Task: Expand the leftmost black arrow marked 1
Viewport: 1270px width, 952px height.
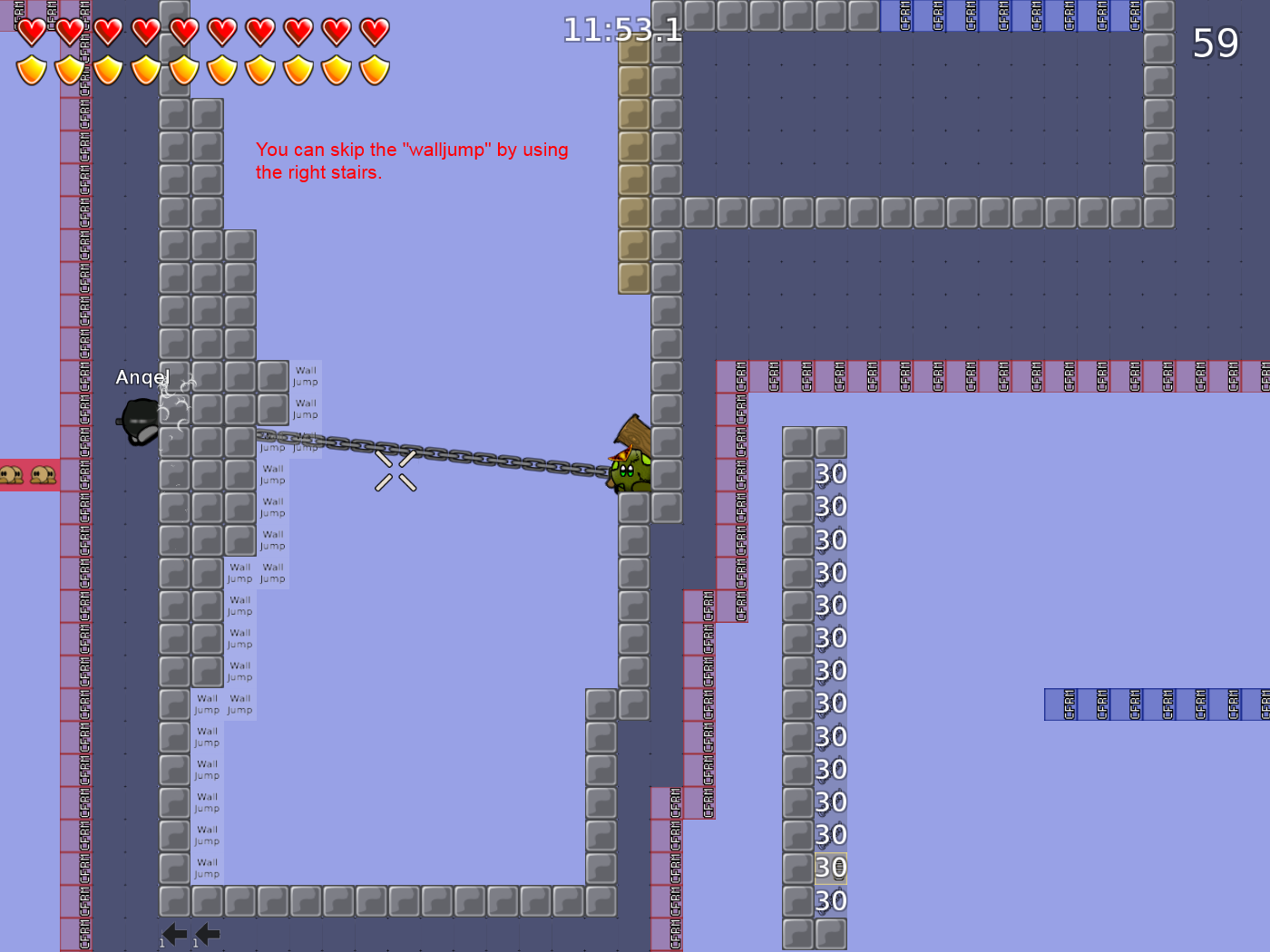Action: point(173,933)
